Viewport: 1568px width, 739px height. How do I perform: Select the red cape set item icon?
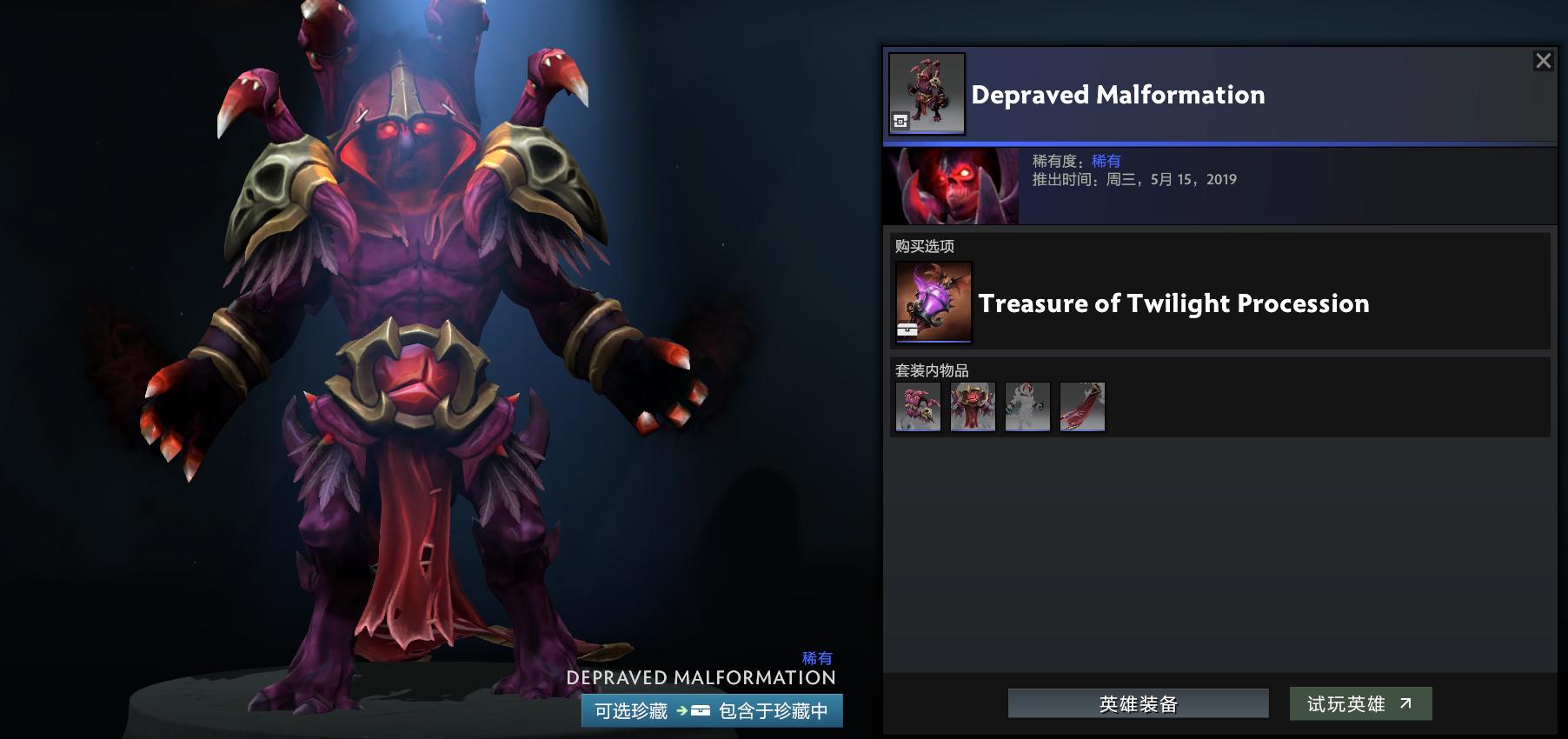pyautogui.click(x=1082, y=406)
